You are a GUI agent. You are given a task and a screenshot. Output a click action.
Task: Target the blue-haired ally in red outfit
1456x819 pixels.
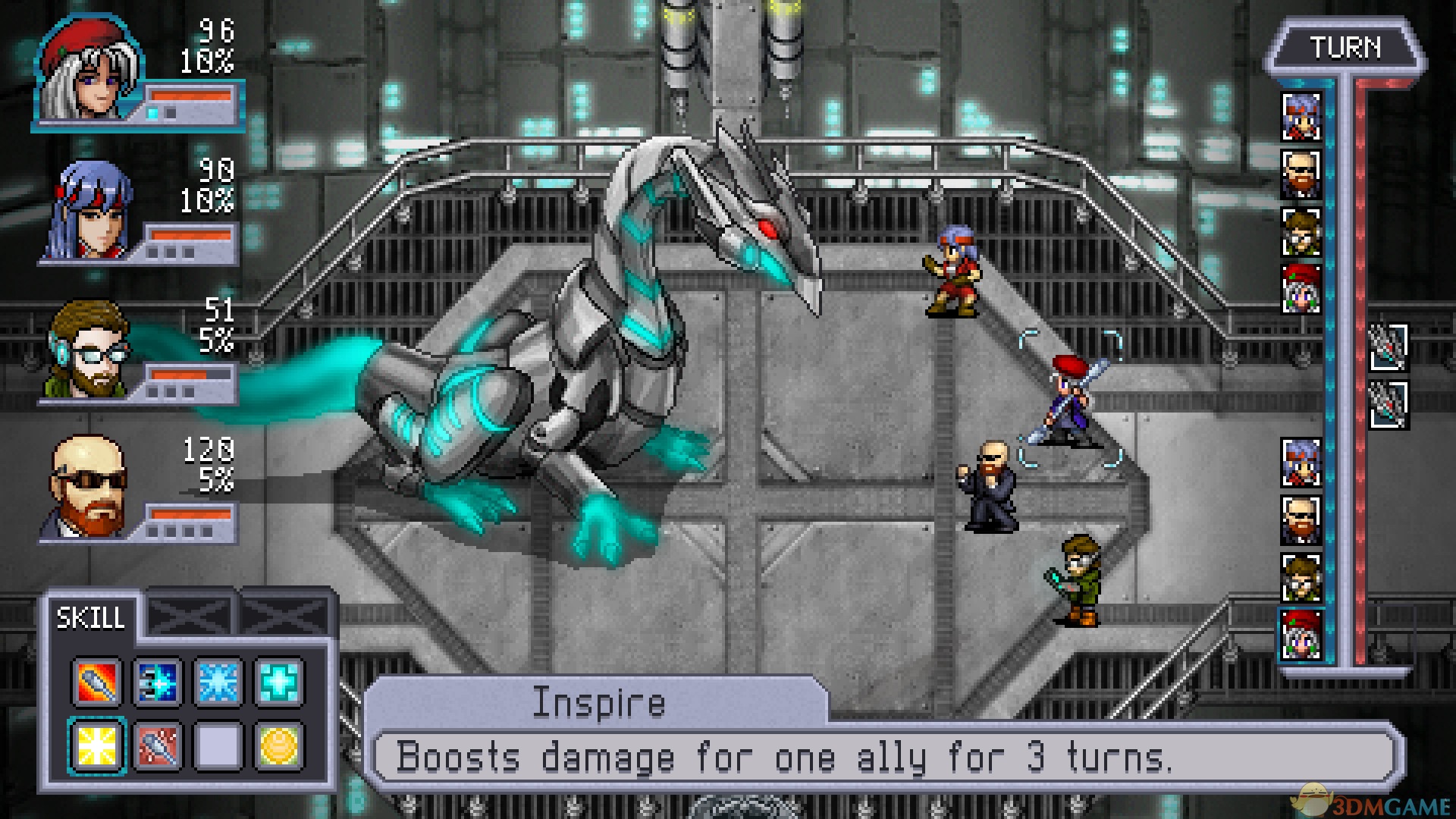tap(952, 271)
